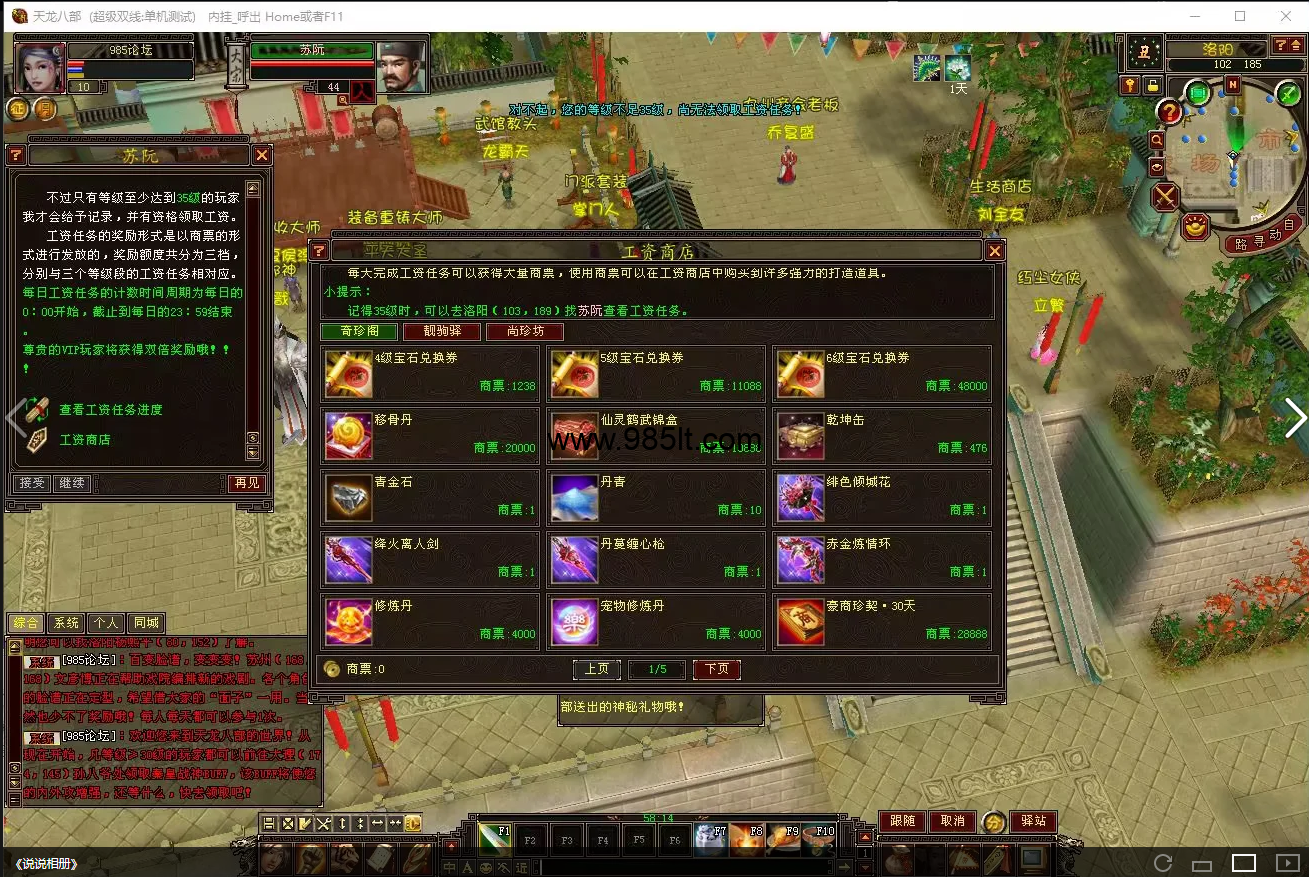Viewport: 1309px width, 877px height.
Task: Select the 奇珍阁 shop tab
Action: tap(359, 332)
